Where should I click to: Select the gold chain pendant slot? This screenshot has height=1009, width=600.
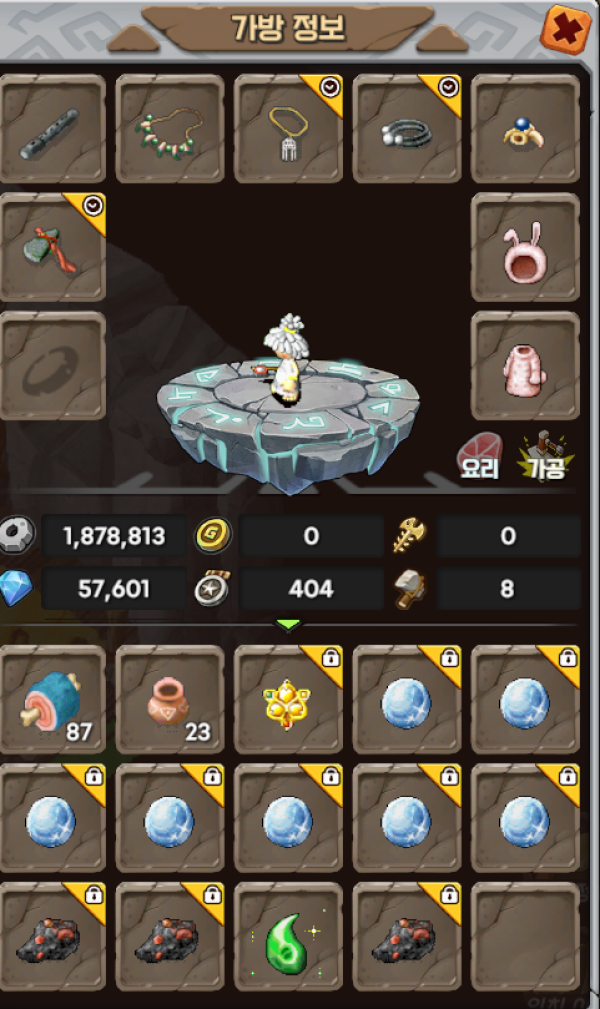coord(289,128)
